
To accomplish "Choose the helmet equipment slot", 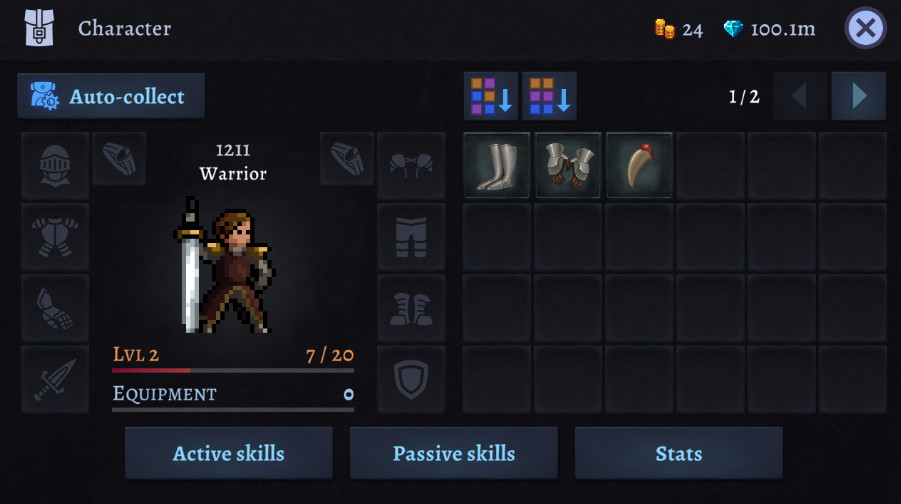I will coord(55,165).
